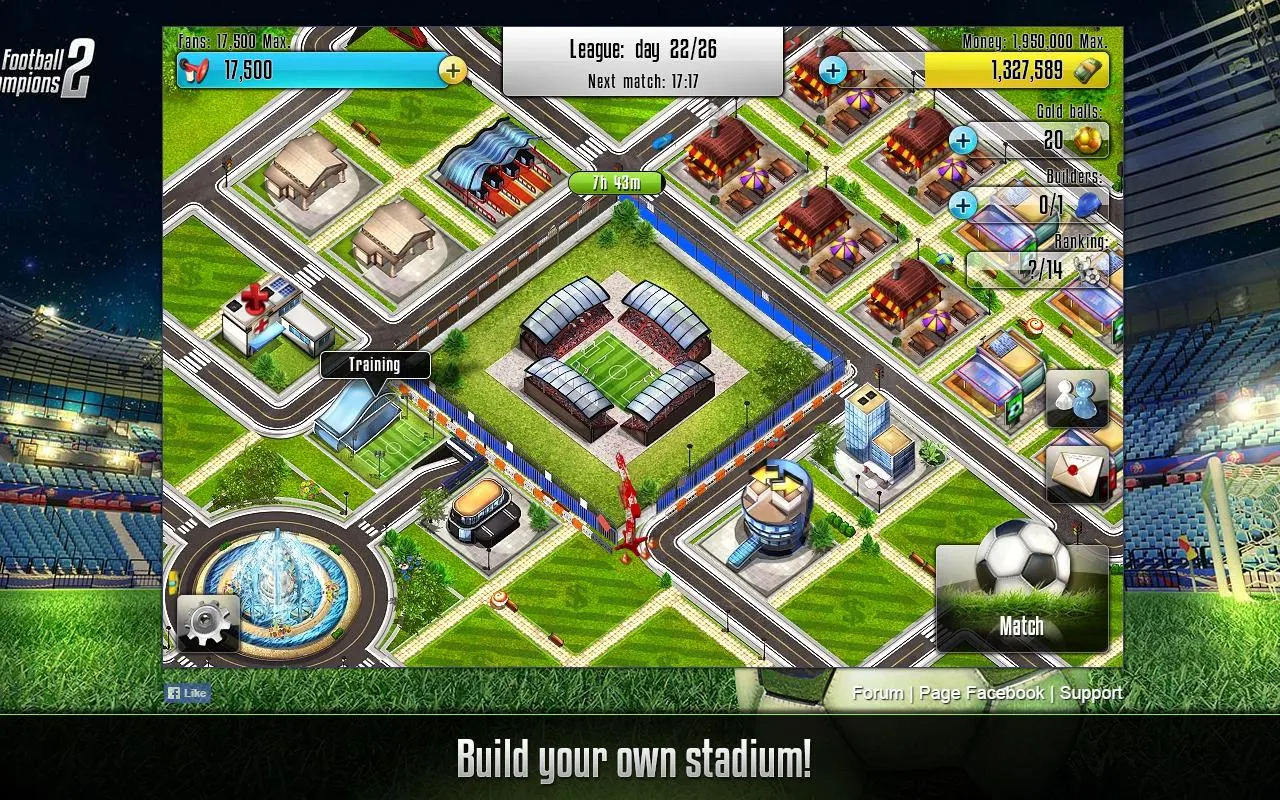Image resolution: width=1280 pixels, height=800 pixels.
Task: Buy more gold balls with plus button
Action: (x=963, y=140)
